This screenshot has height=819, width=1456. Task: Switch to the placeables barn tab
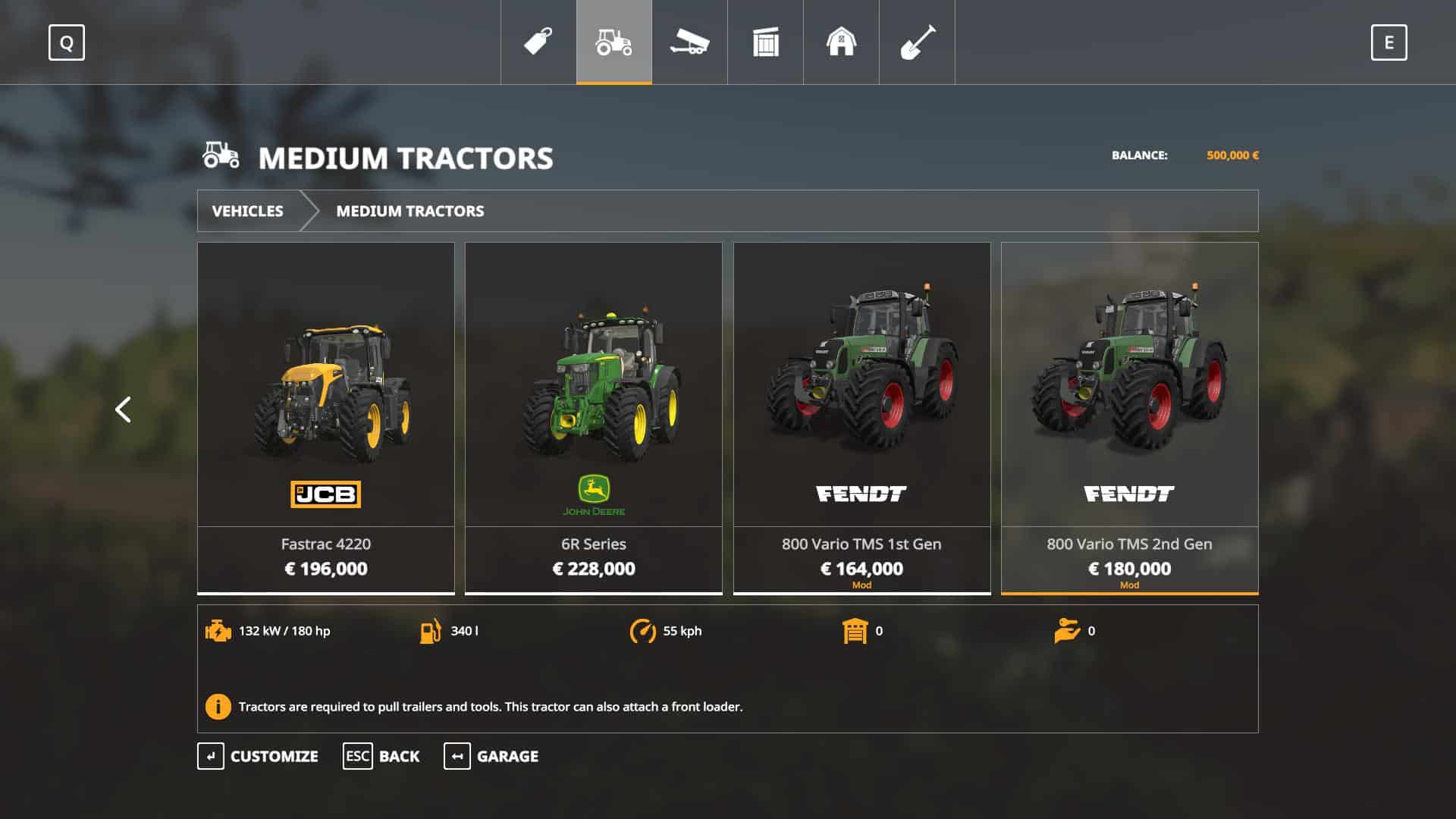841,42
